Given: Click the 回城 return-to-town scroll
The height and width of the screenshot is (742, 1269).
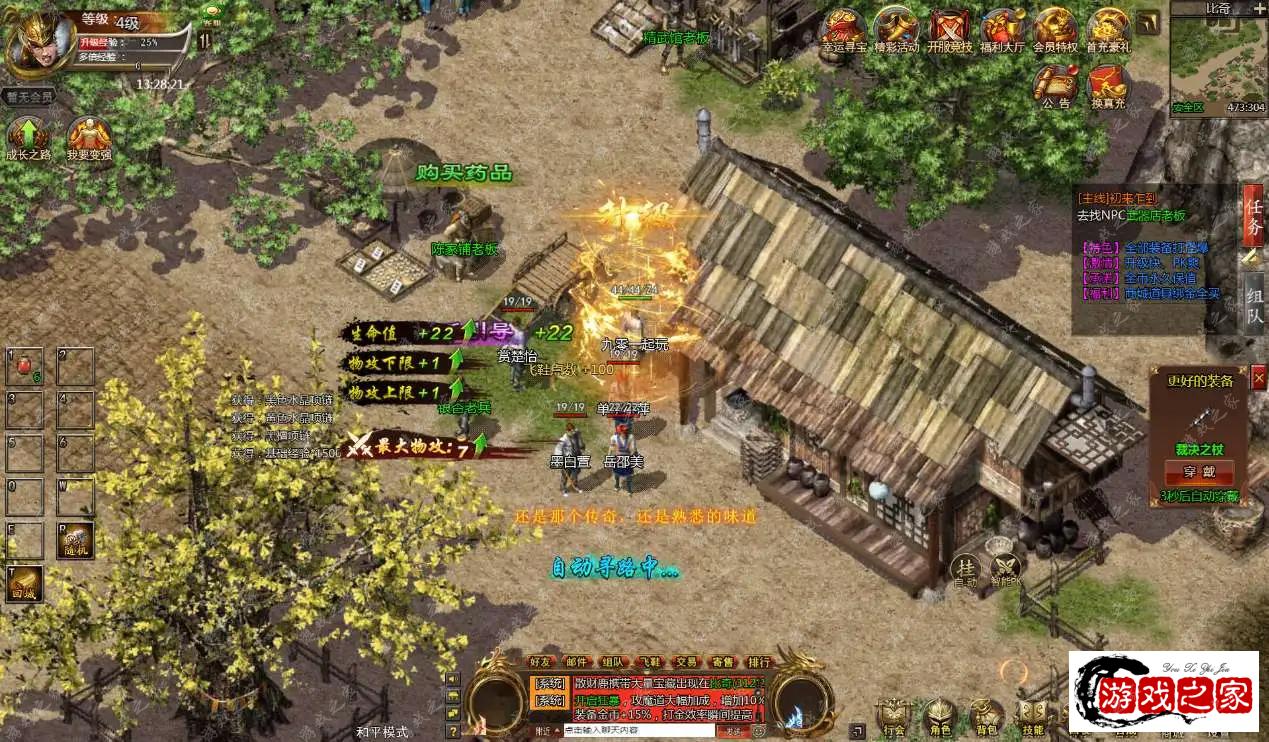Looking at the screenshot, I should [25, 583].
